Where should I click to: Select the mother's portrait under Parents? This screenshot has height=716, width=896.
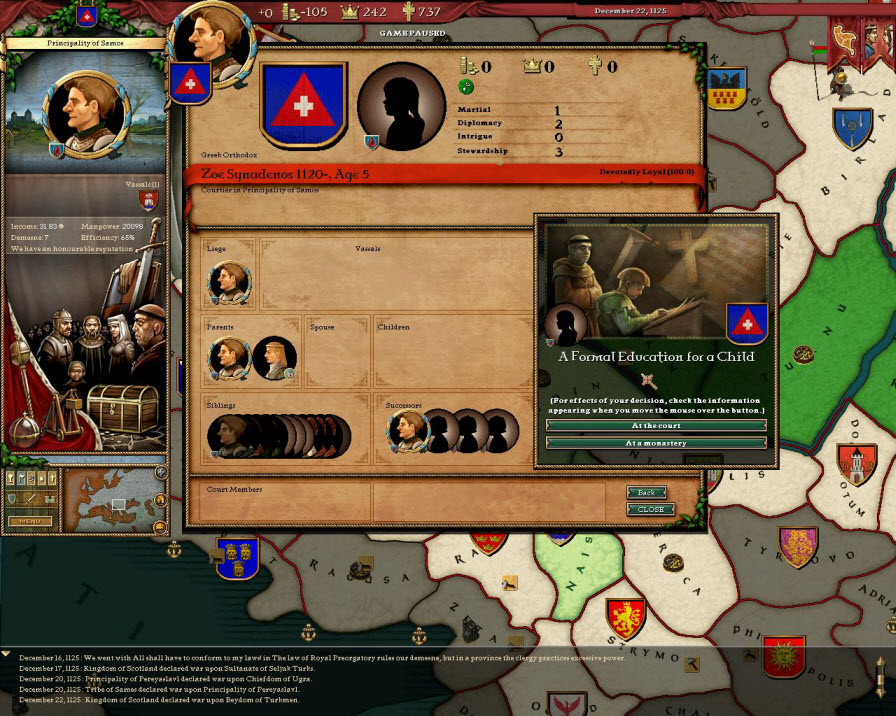tap(272, 358)
